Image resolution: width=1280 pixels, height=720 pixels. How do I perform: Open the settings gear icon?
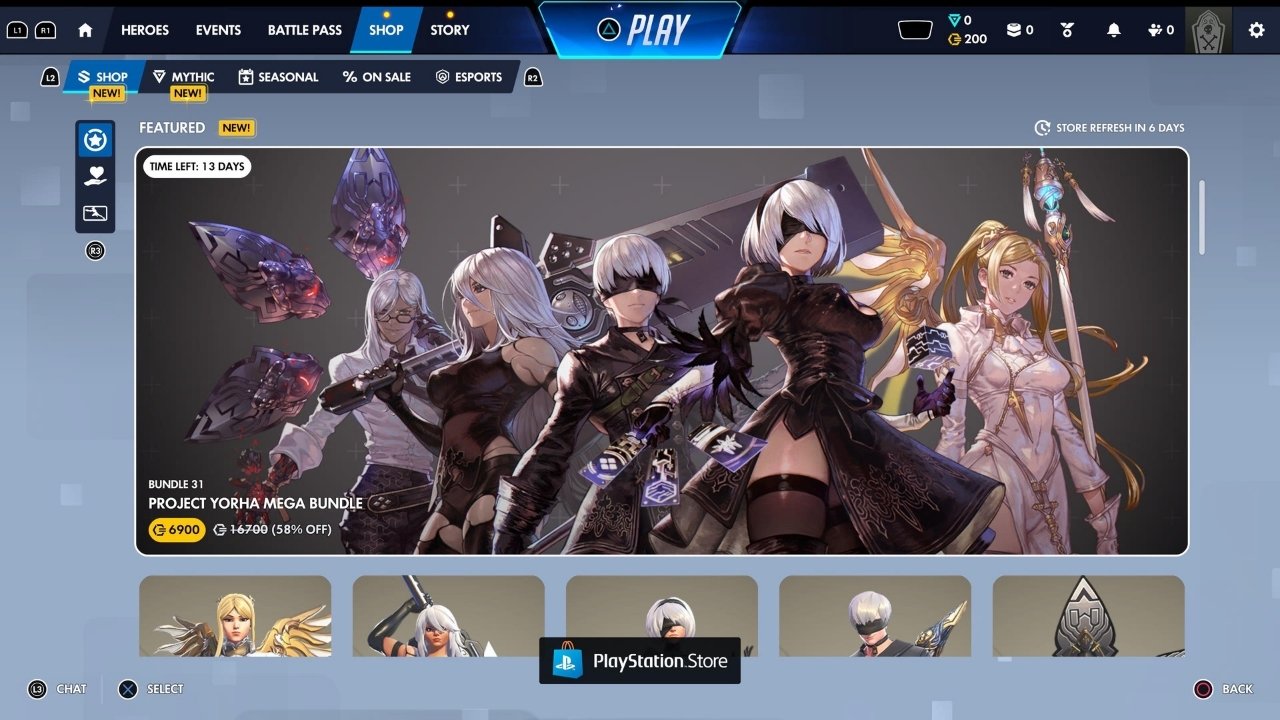coord(1256,30)
